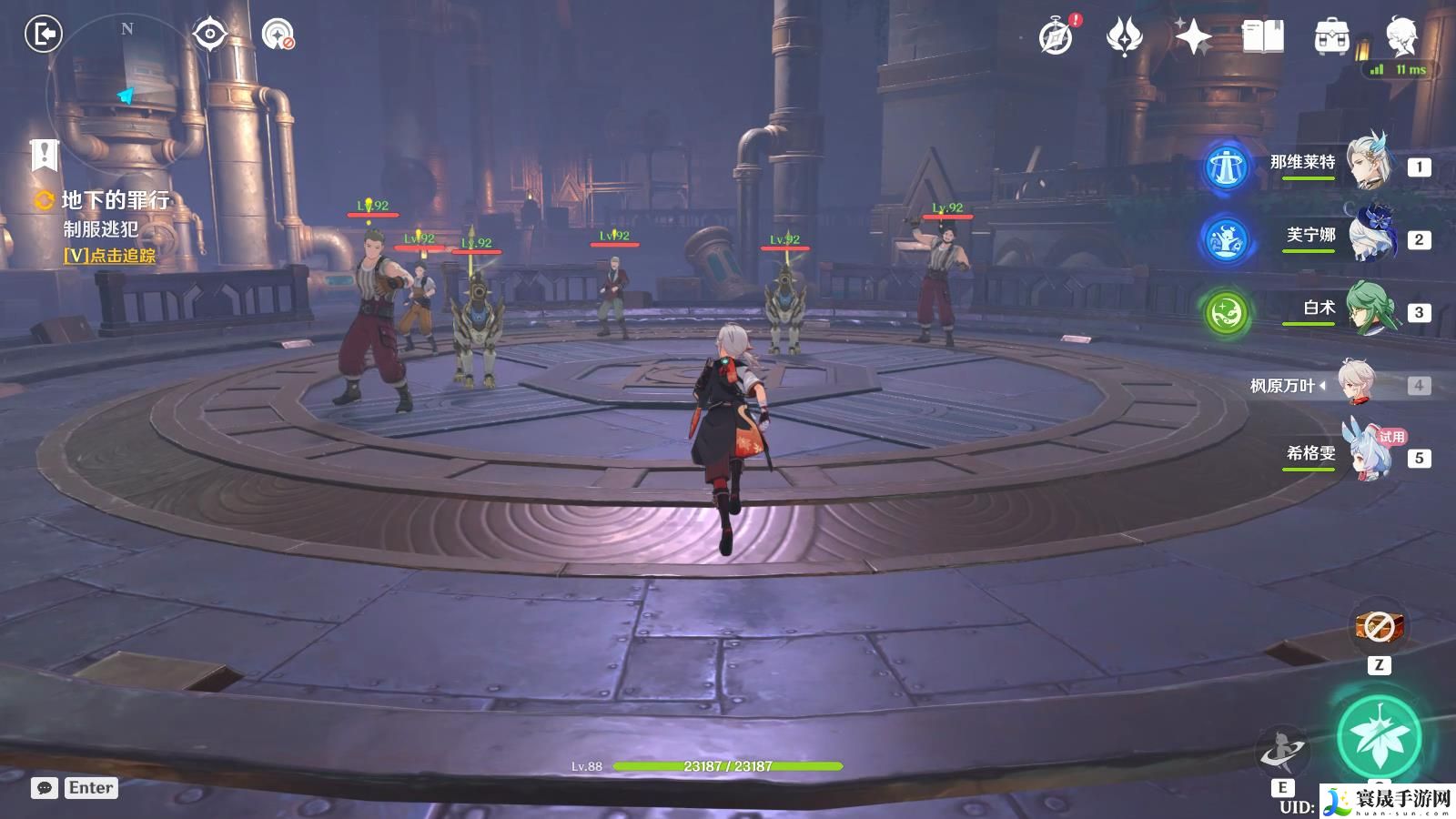Open the character profile head icon
This screenshot has height=819, width=1456.
tap(1401, 36)
